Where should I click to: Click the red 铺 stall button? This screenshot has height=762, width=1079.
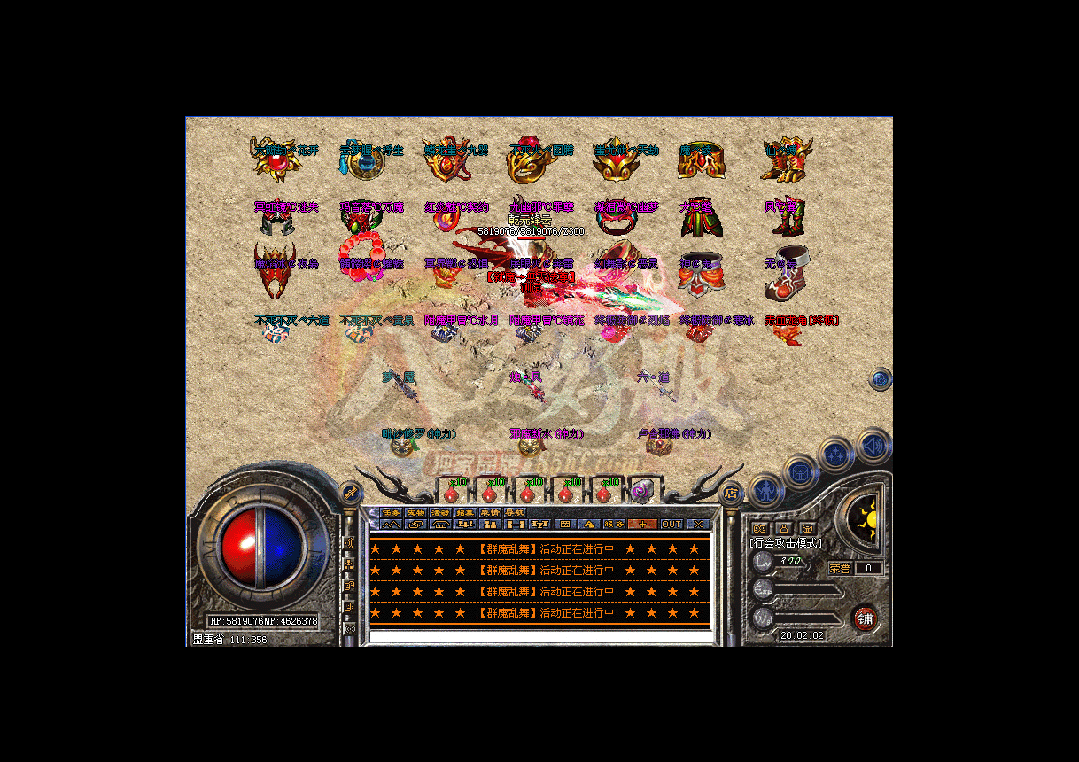coord(864,618)
